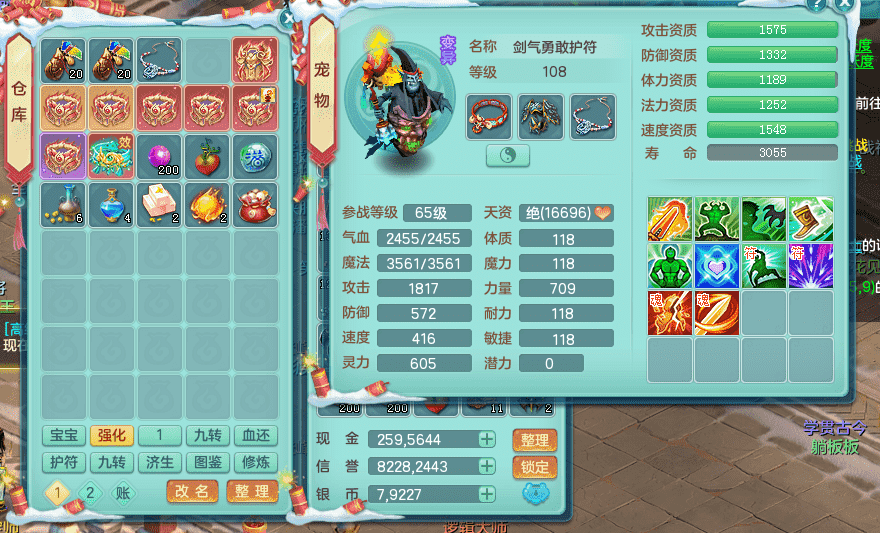Select the purple lightning burst pet skill
This screenshot has height=533, width=880.
pyautogui.click(x=811, y=265)
